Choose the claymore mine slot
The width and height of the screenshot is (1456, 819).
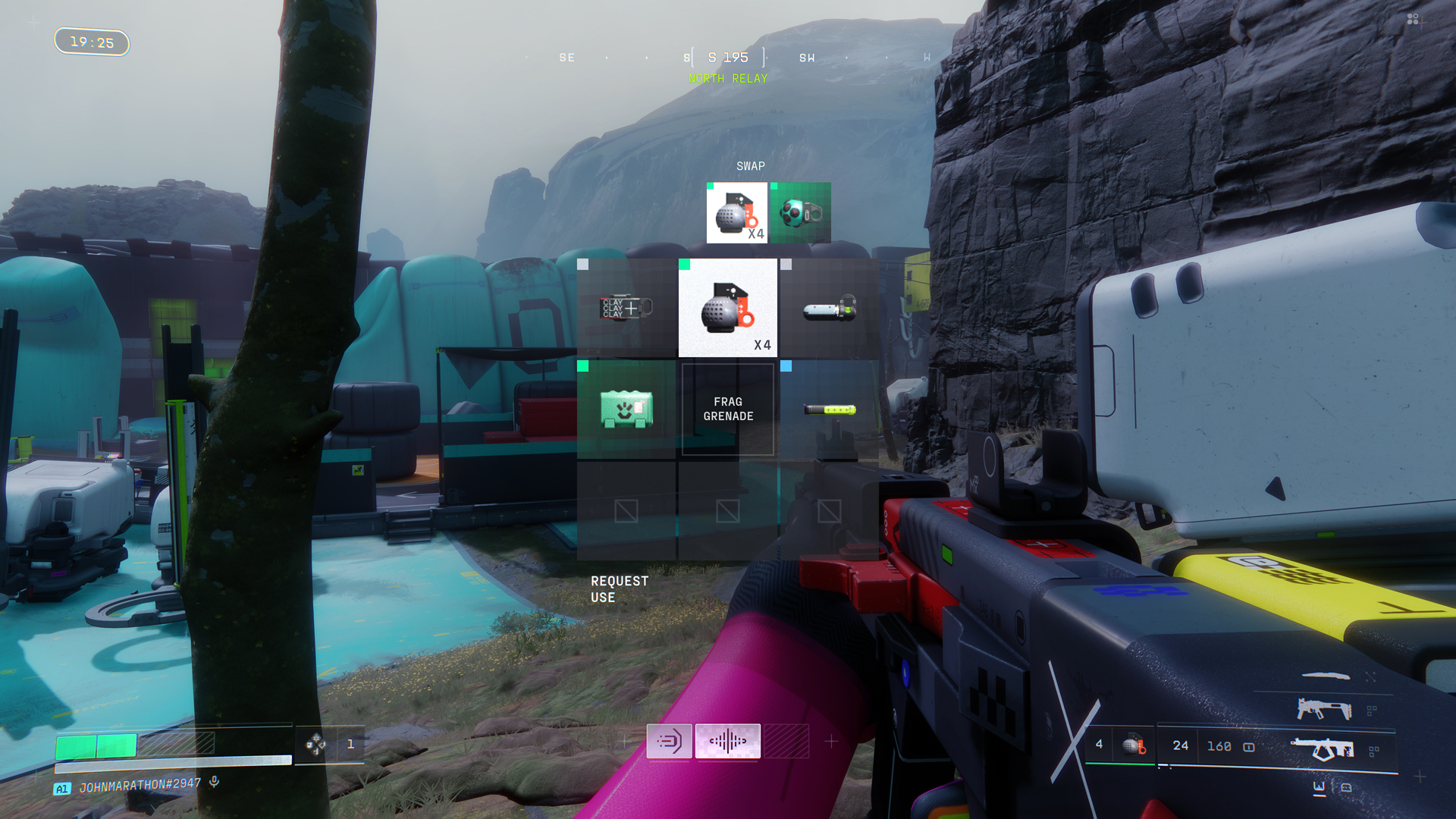coord(626,308)
